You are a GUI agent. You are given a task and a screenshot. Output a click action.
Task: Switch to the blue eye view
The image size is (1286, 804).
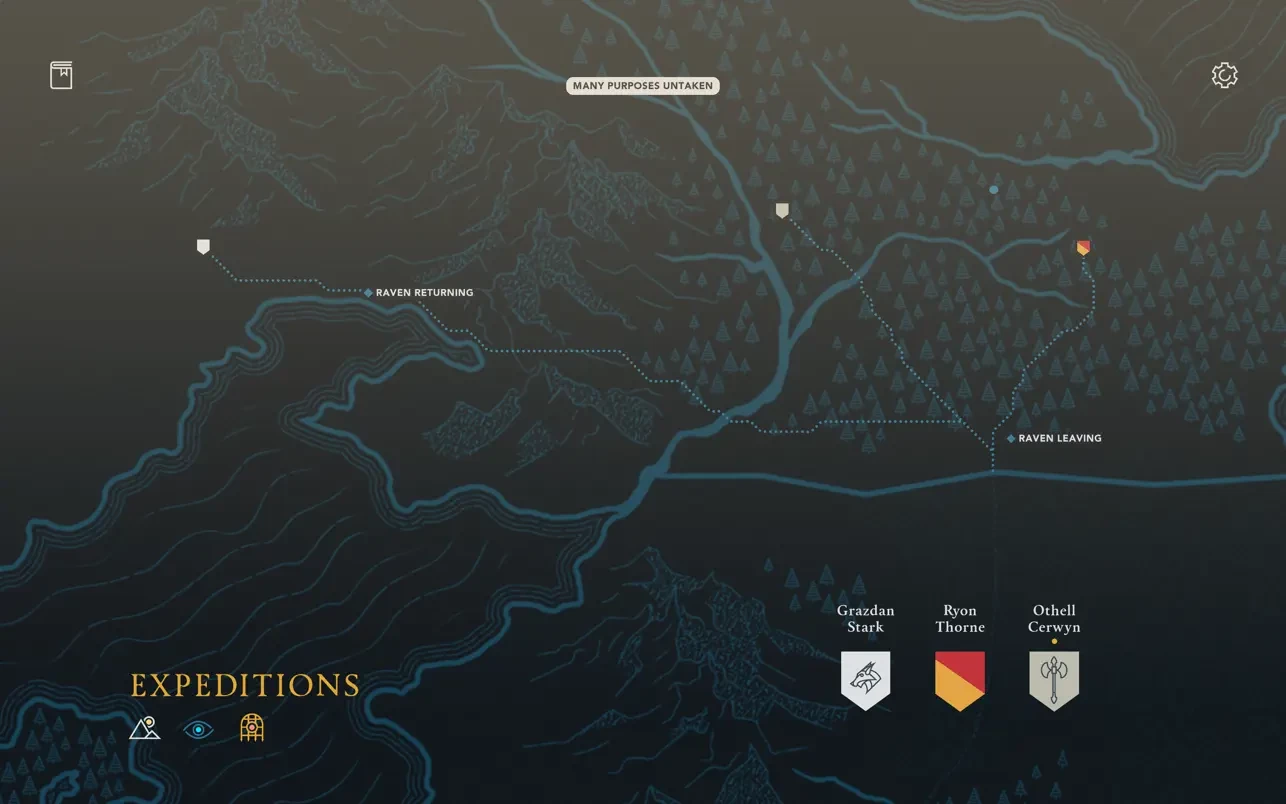[198, 730]
